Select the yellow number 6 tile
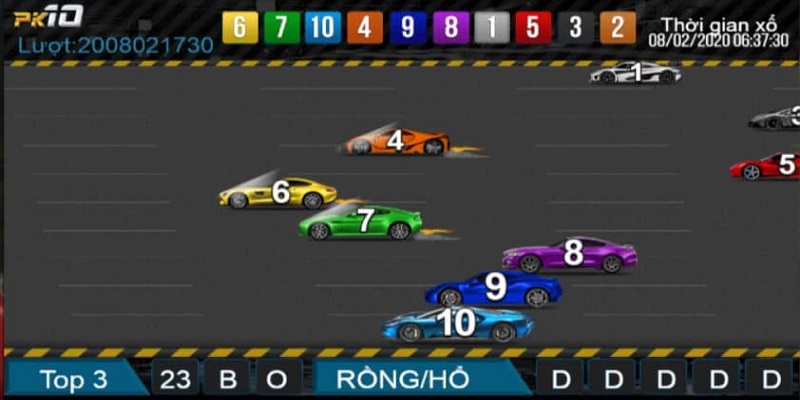Image resolution: width=800 pixels, height=400 pixels. (239, 27)
